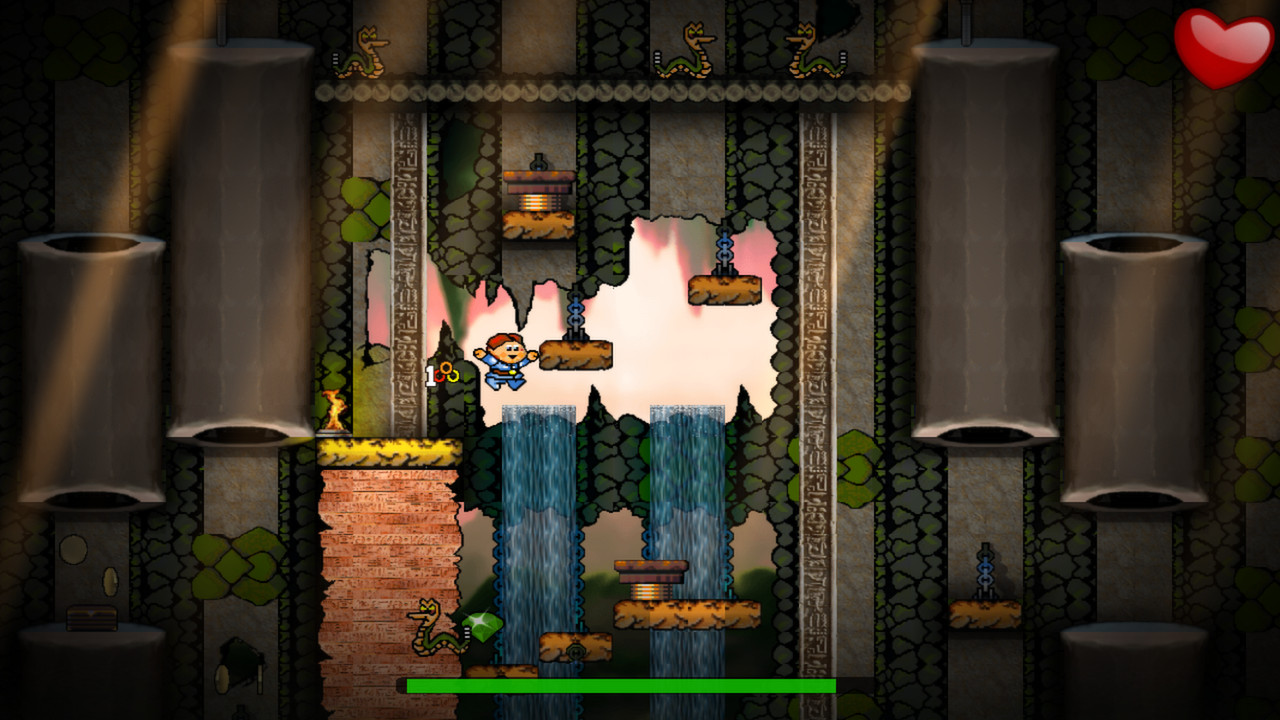Click the ring counter showing 1
The width and height of the screenshot is (1280, 720).
pyautogui.click(x=432, y=374)
